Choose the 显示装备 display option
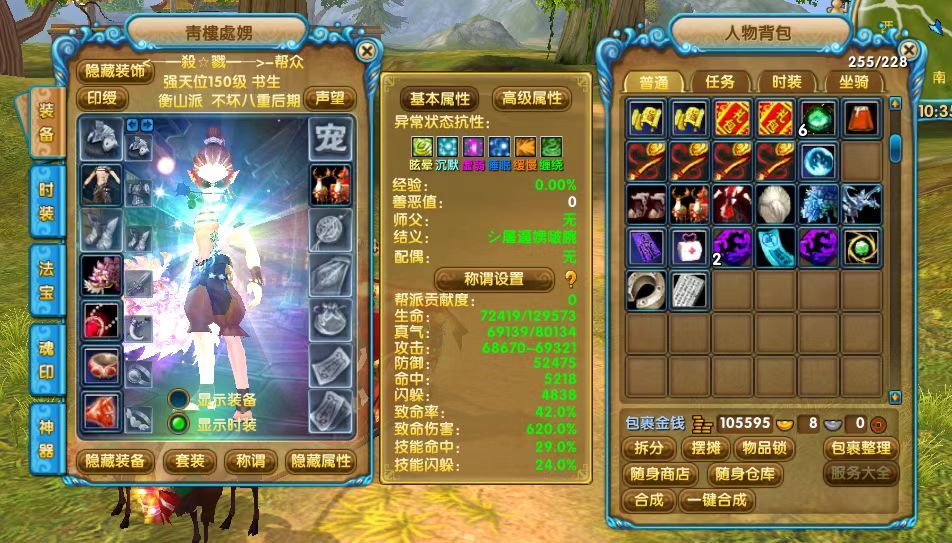 pyautogui.click(x=180, y=399)
